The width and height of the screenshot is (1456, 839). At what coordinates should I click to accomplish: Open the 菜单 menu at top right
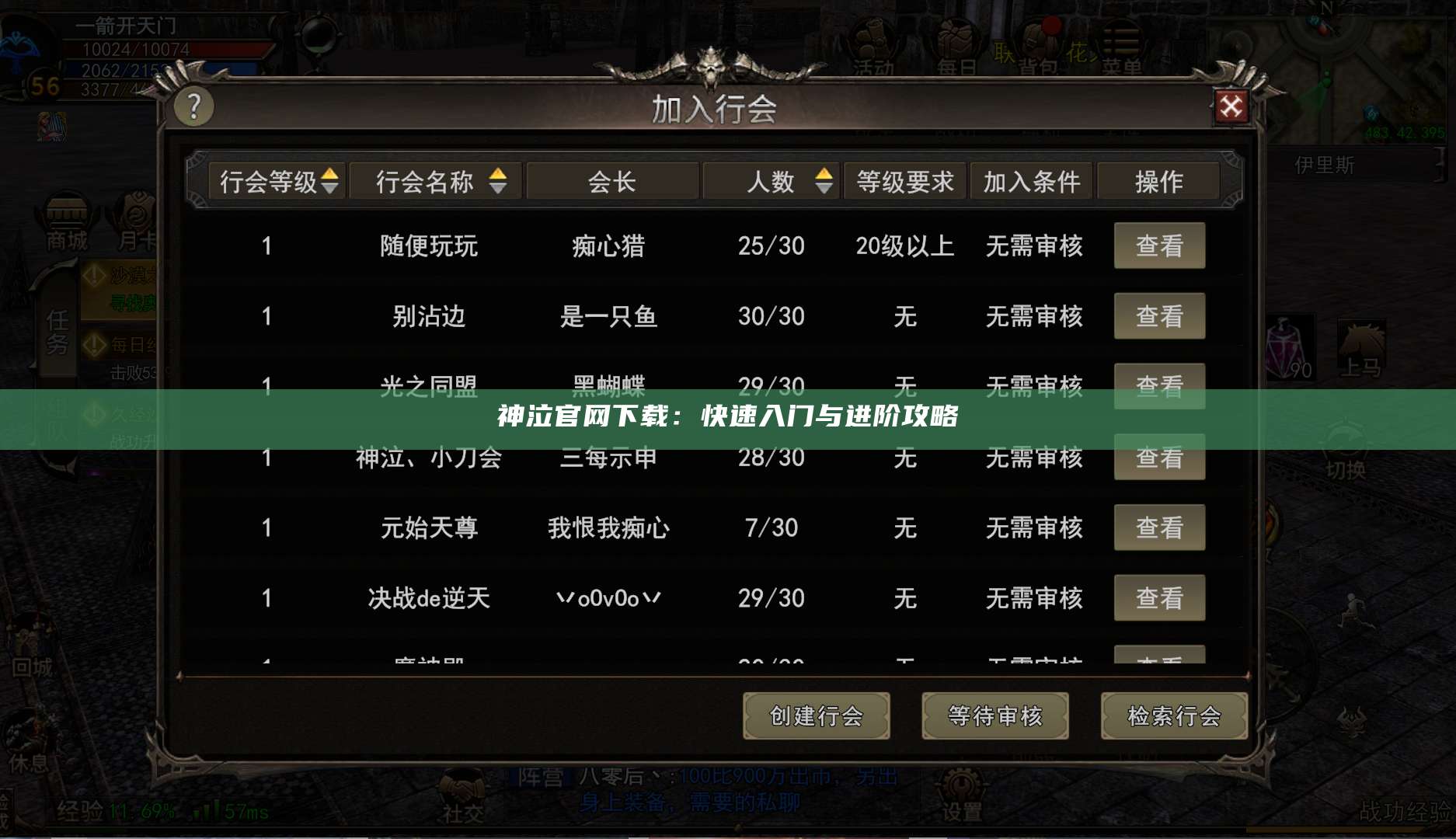pos(1124,37)
